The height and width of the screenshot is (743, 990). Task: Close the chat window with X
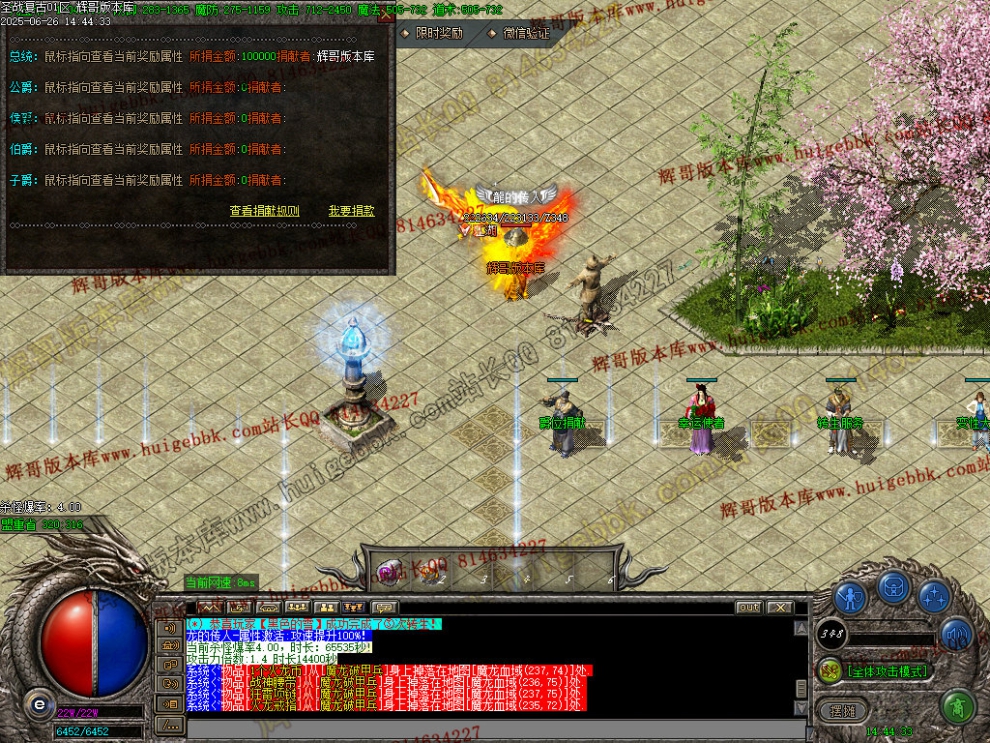pos(779,607)
